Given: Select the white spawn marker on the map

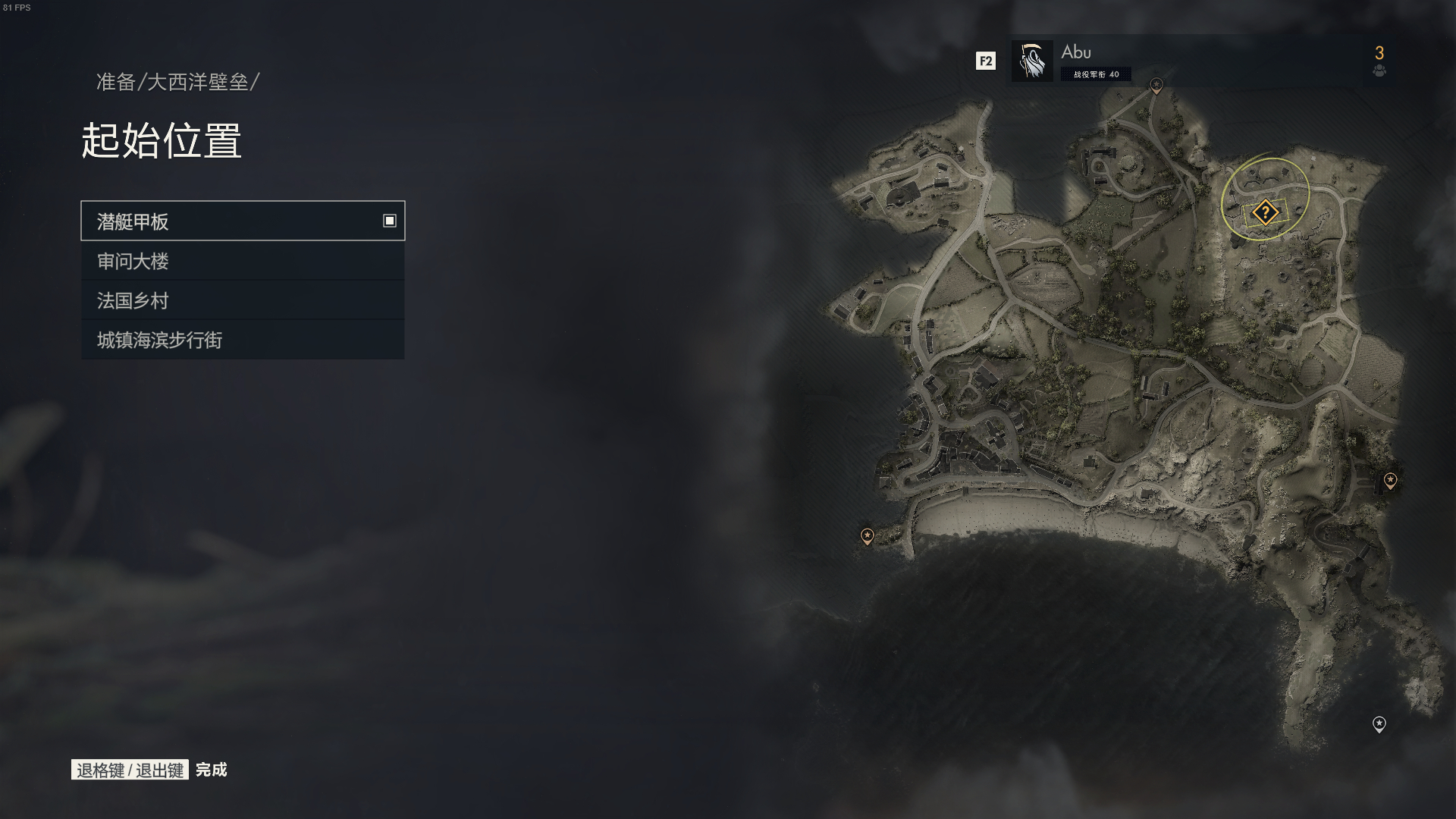Looking at the screenshot, I should point(1379,724).
